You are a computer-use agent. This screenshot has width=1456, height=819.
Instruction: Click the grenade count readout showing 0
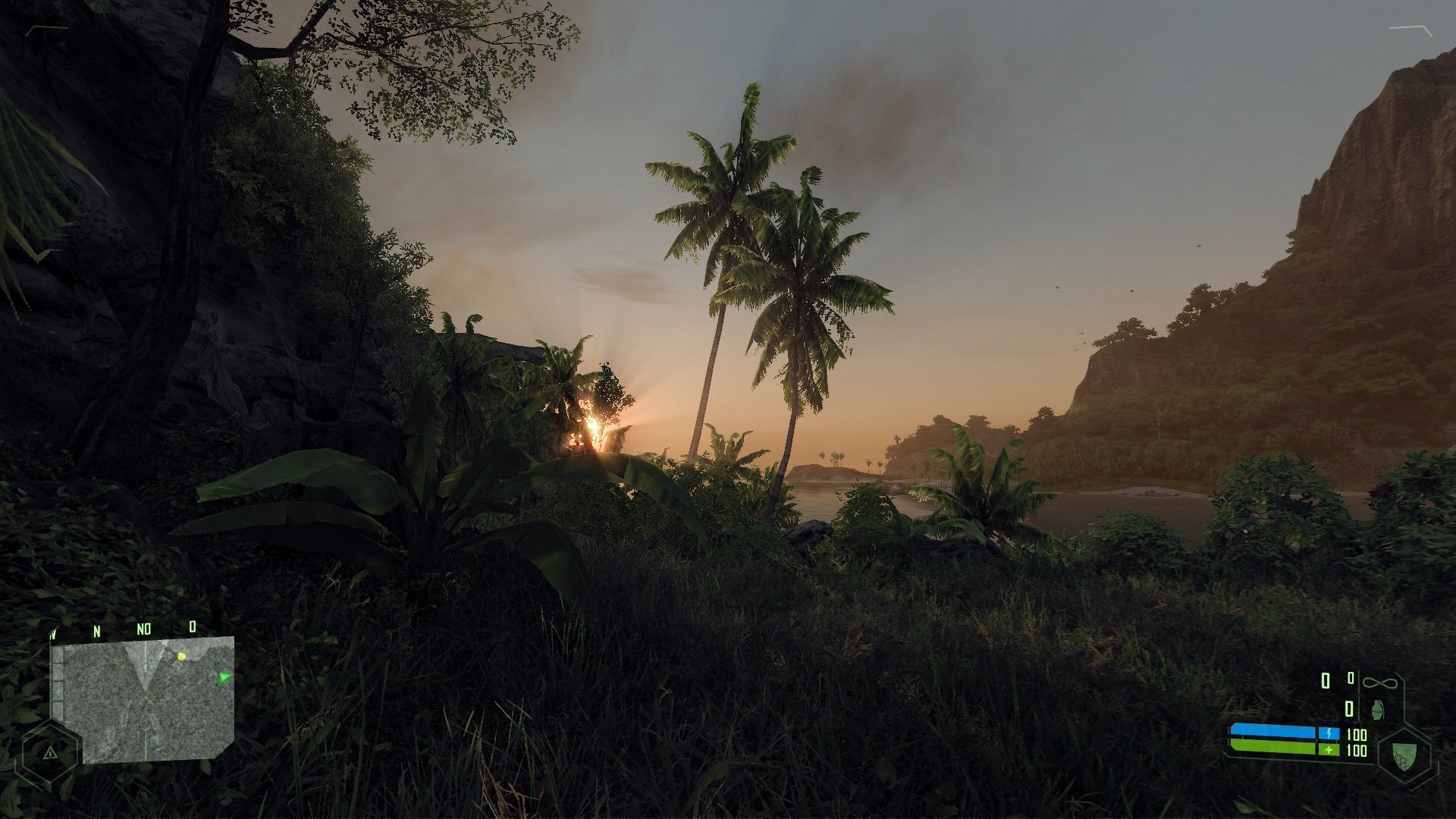pos(1348,710)
